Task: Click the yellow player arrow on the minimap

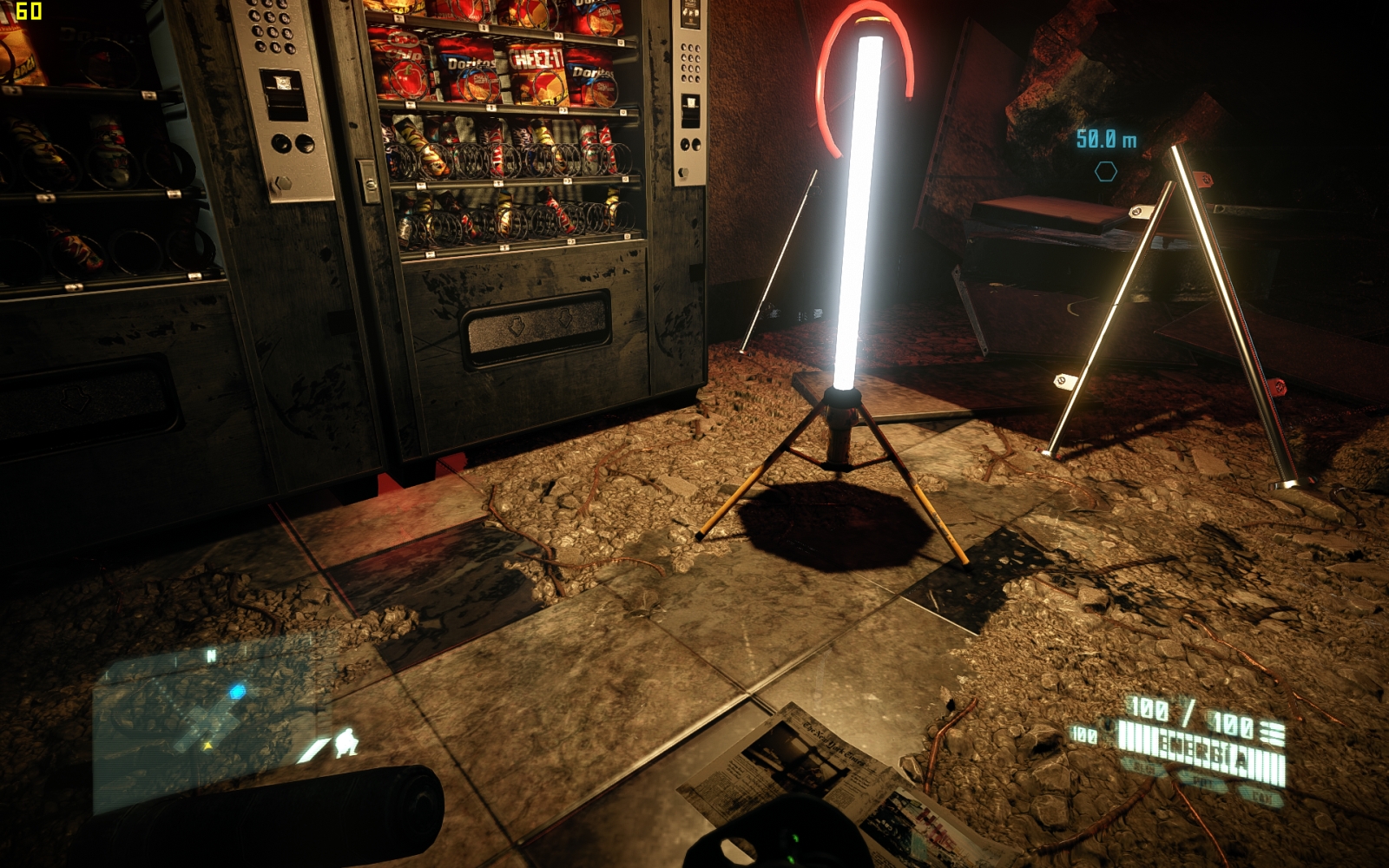Action: point(207,745)
